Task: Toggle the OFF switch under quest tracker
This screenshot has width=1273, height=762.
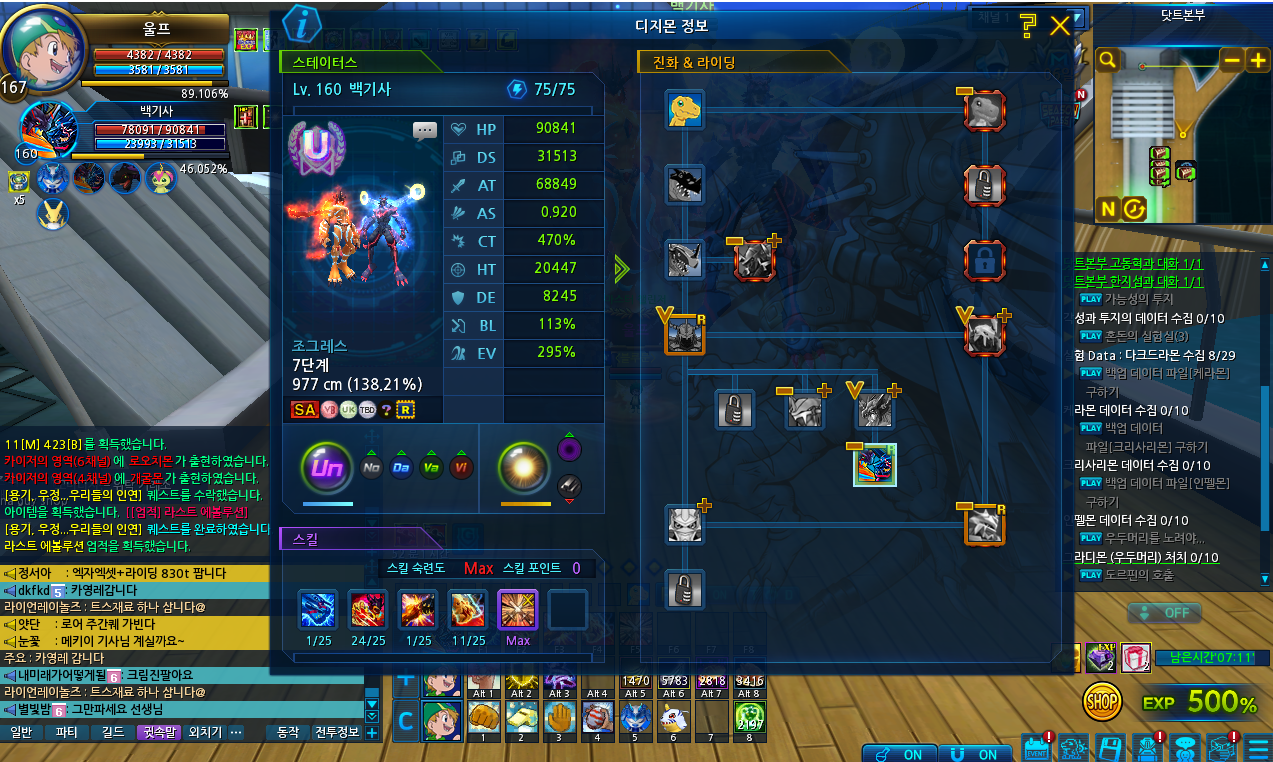Action: [1164, 612]
